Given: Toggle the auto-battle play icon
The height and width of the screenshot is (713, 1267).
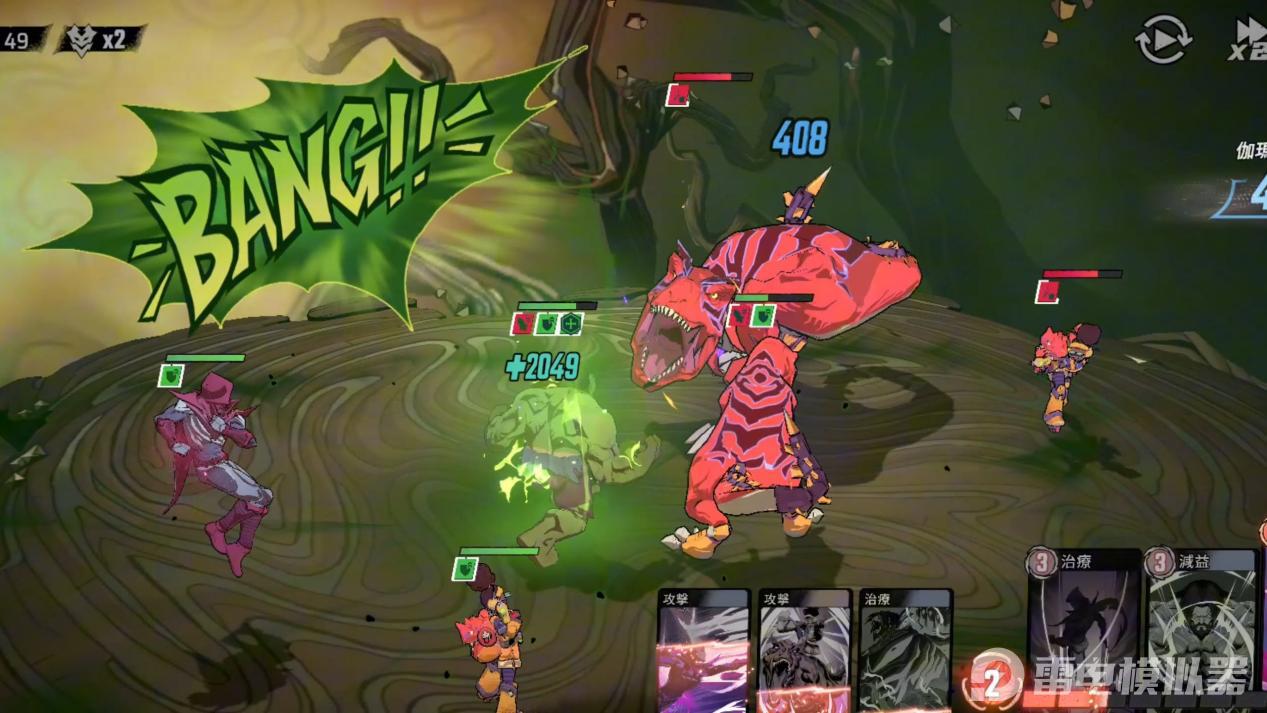Looking at the screenshot, I should point(1162,41).
